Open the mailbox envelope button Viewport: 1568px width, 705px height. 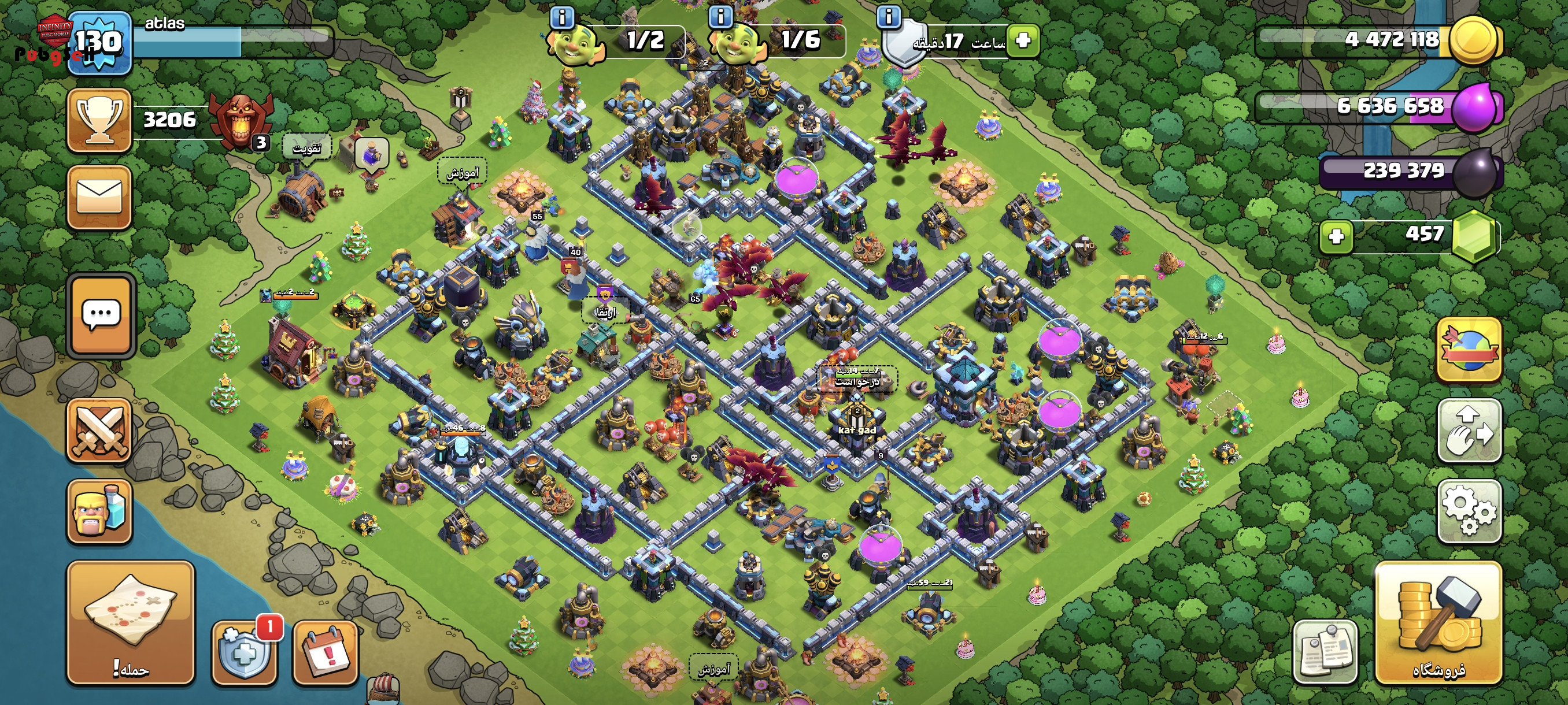pyautogui.click(x=99, y=197)
